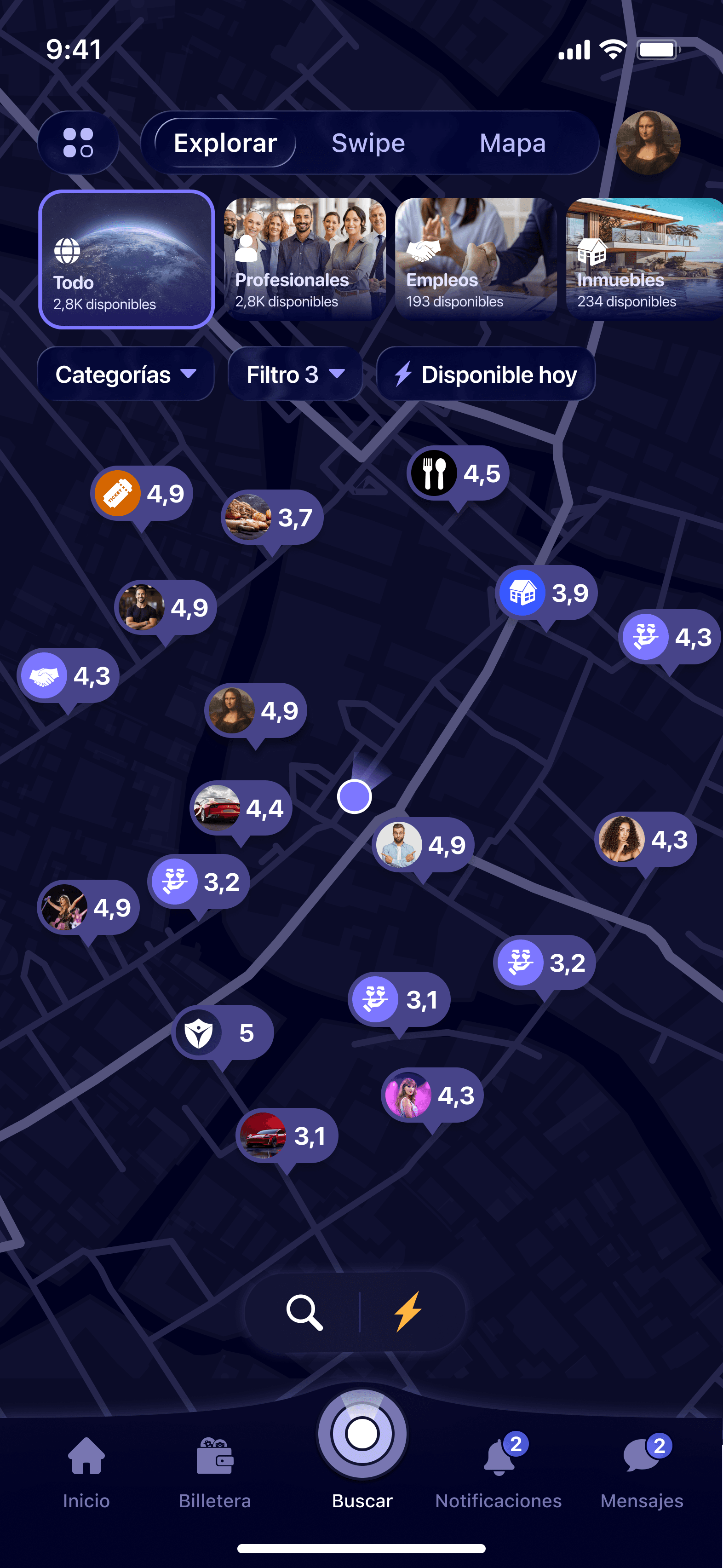Viewport: 723px width, 1568px height.
Task: Open the search icon in the bottom pill
Action: click(x=305, y=1312)
